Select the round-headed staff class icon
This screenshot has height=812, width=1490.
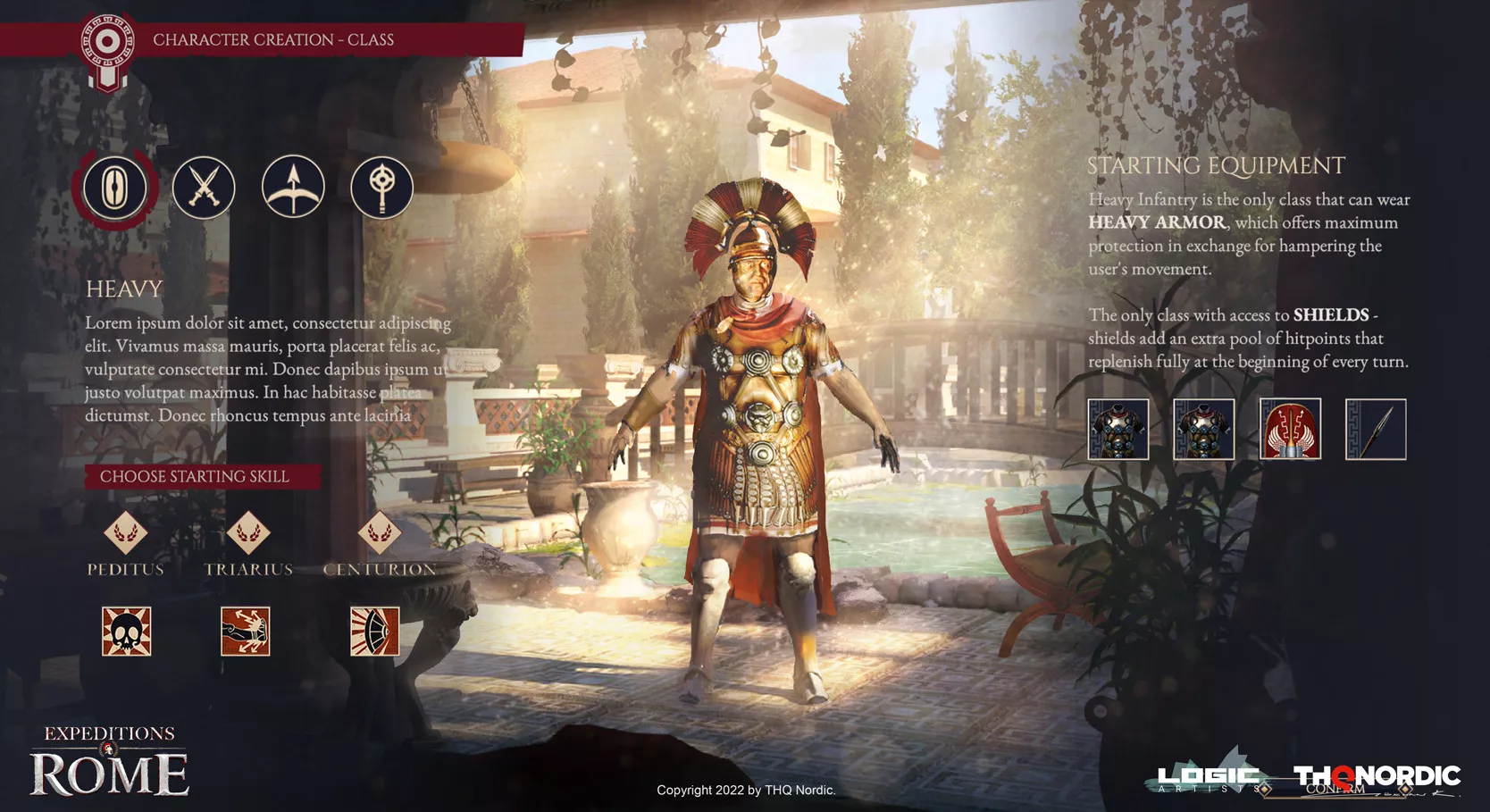(x=381, y=188)
